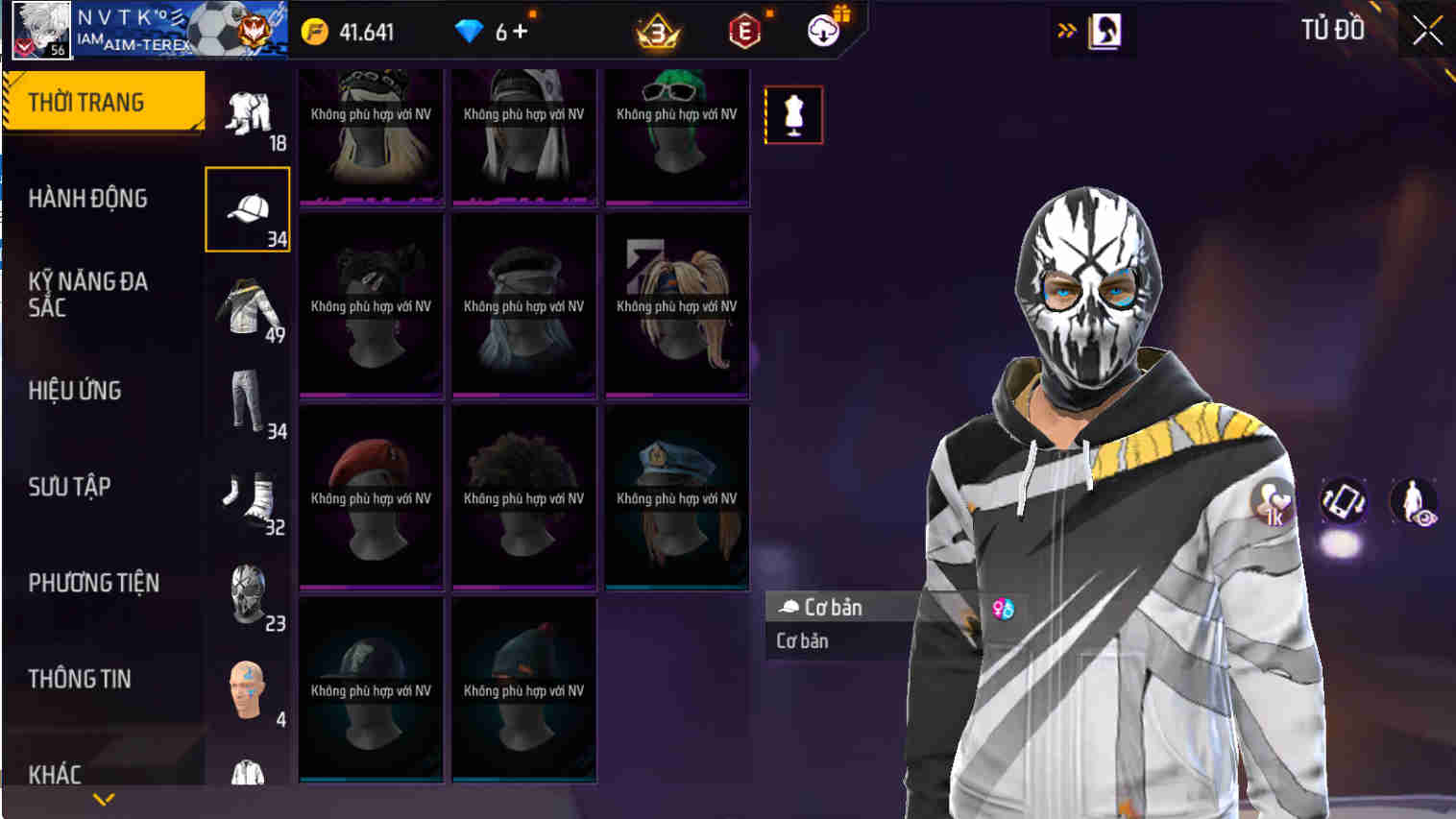Open the jacket tops category icon
Viewport: 1456px width, 819px height.
[246, 307]
